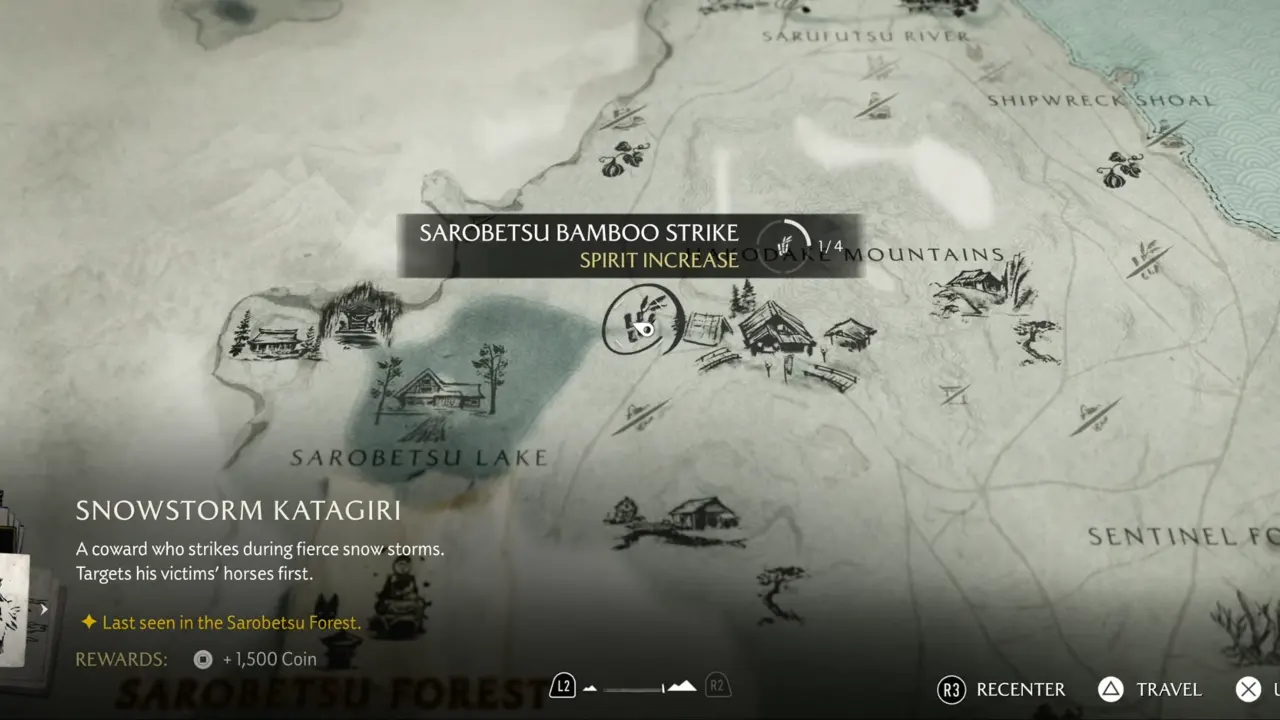Screen dimensions: 1280x720
Task: Open the Snowstorm Katagiri bounty entry
Action: [x=238, y=511]
